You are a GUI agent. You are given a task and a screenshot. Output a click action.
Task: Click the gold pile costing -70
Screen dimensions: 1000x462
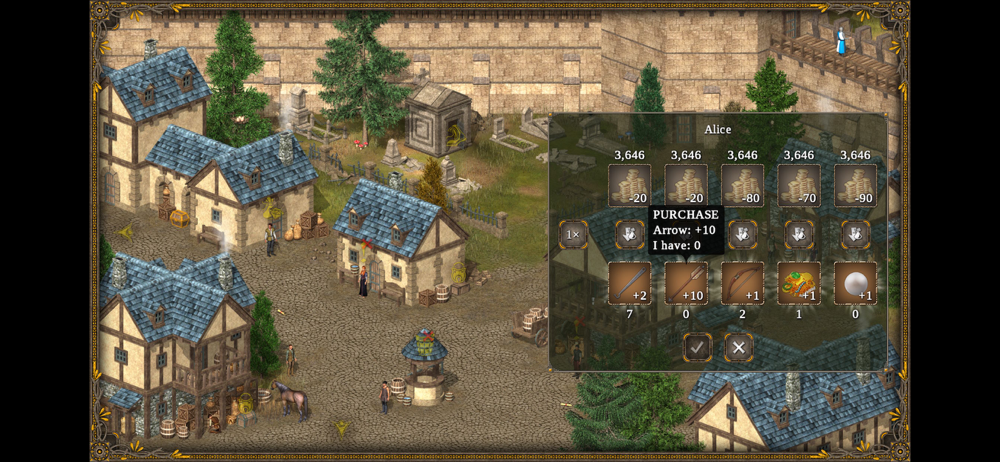[x=799, y=185]
